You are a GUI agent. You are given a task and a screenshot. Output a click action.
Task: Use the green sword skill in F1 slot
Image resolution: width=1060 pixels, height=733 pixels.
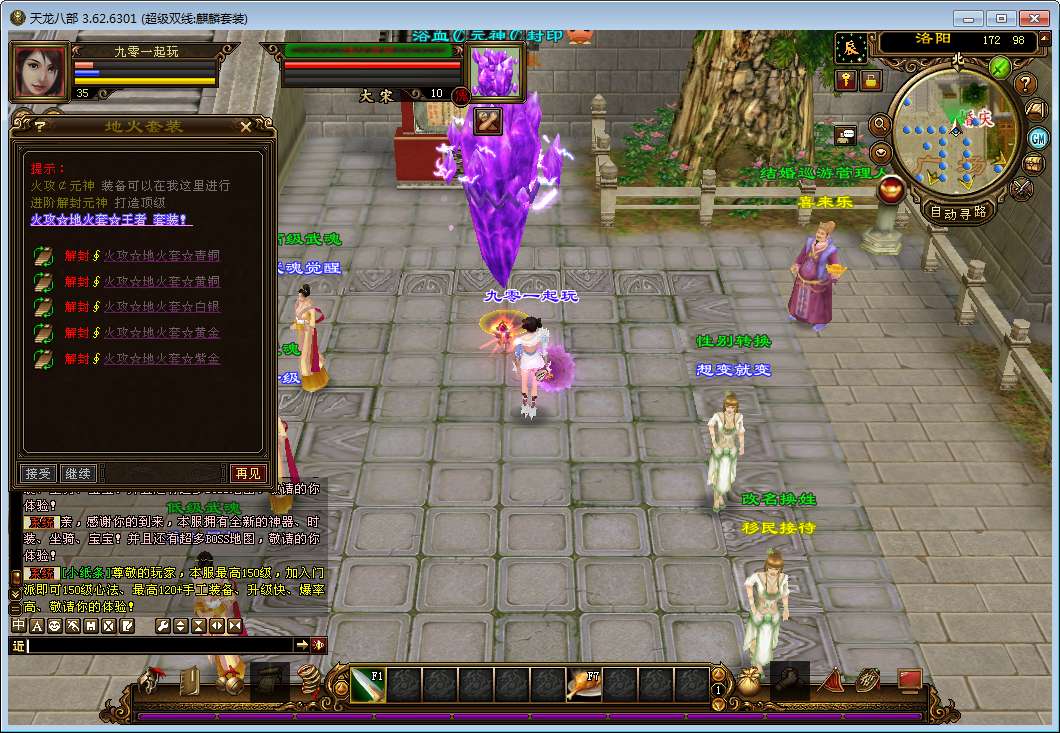(x=367, y=685)
